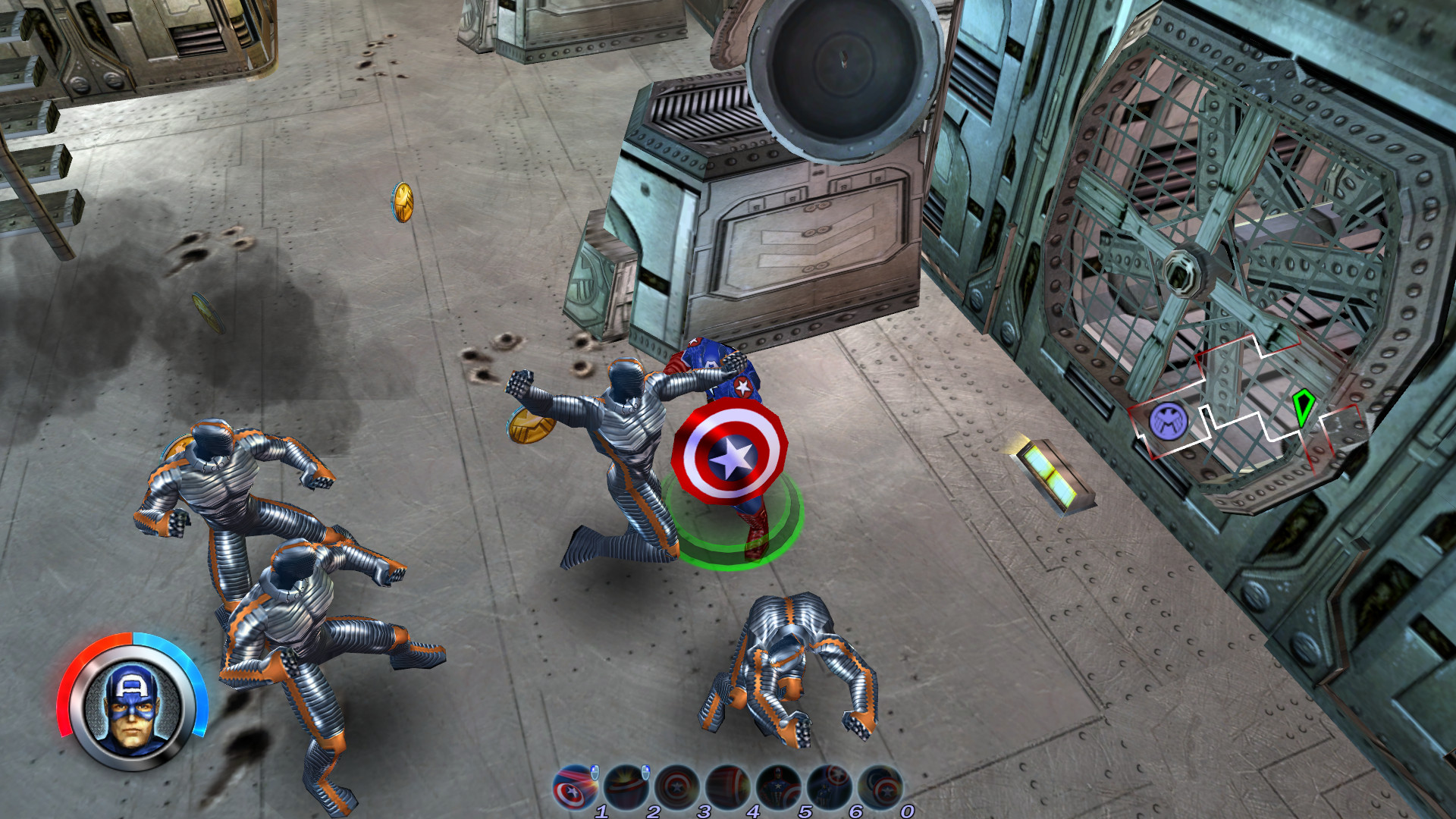
Task: Click the left mouse binding indicator above slot 1
Action: [x=595, y=773]
